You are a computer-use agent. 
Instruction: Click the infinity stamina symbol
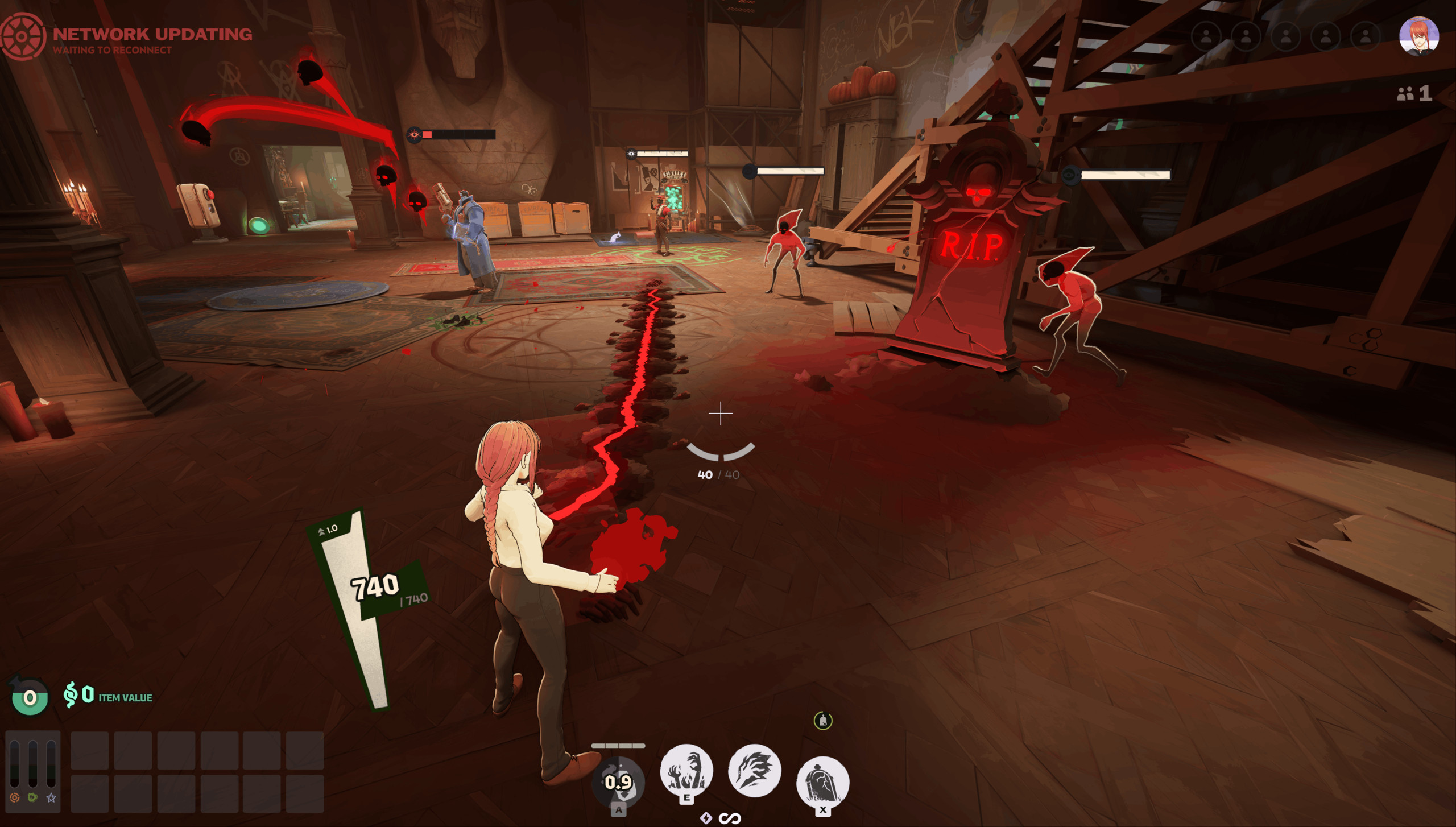(729, 818)
